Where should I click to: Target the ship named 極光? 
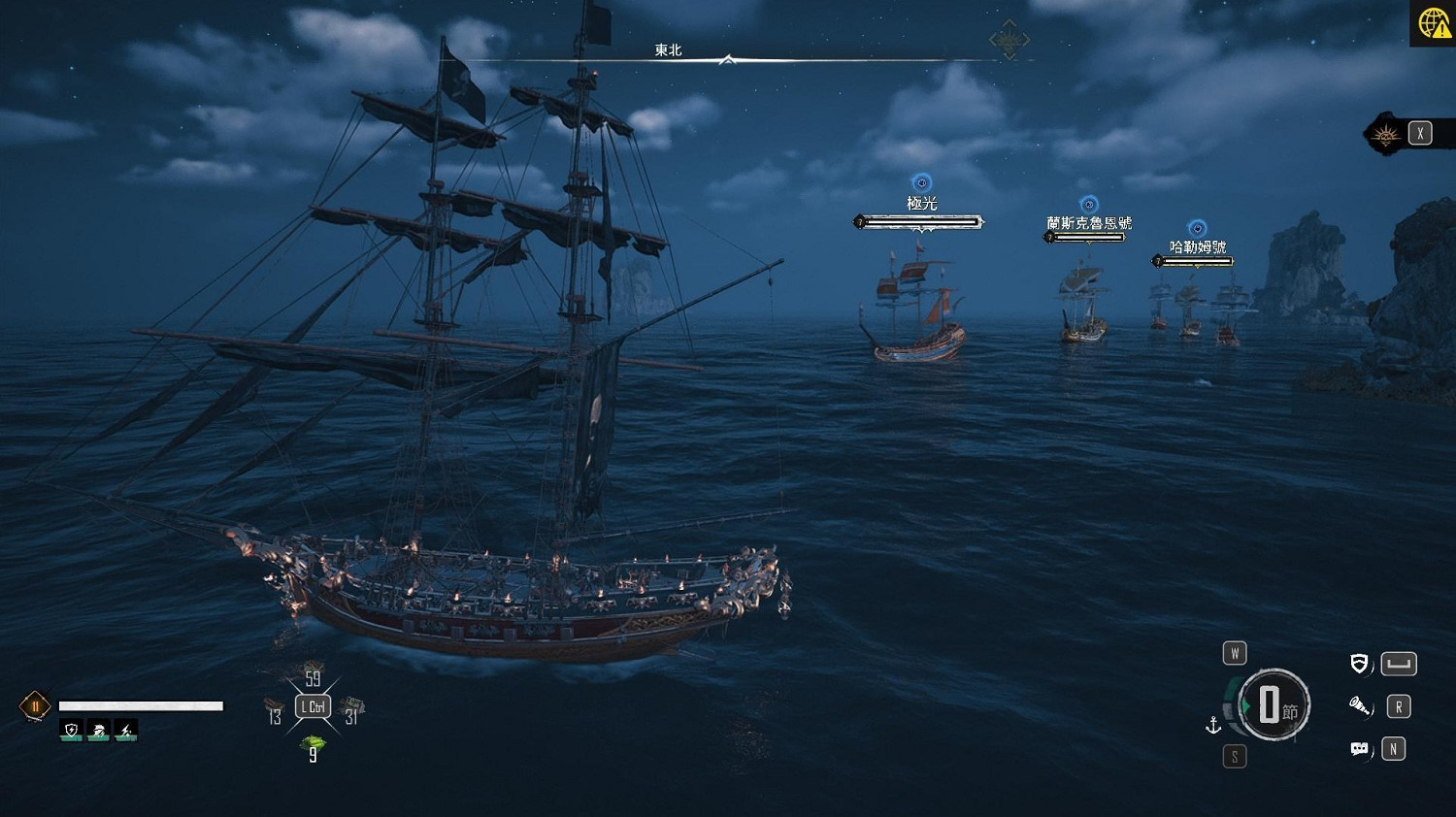click(915, 310)
